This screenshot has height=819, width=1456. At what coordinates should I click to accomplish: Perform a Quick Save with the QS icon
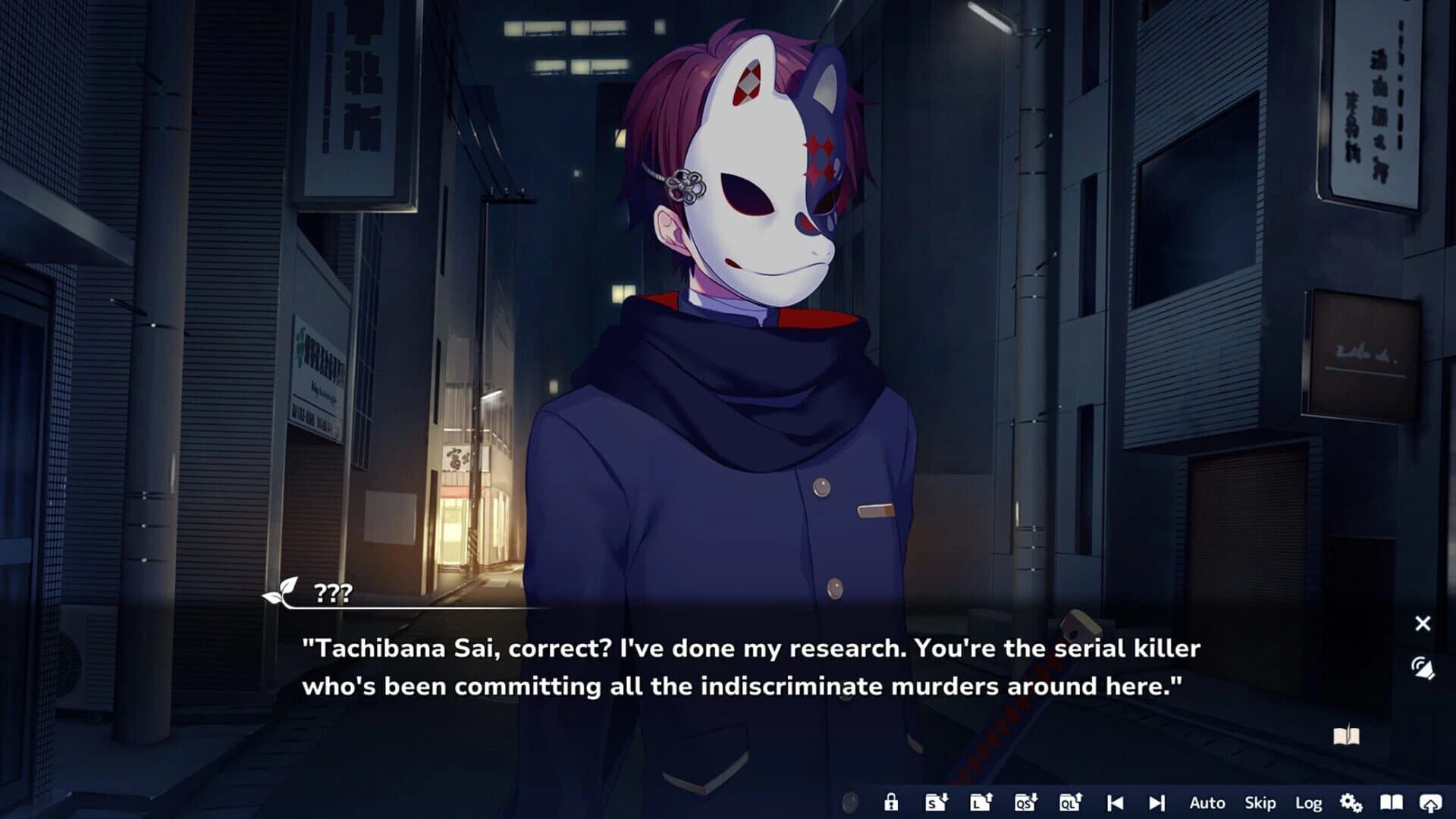point(1025,802)
